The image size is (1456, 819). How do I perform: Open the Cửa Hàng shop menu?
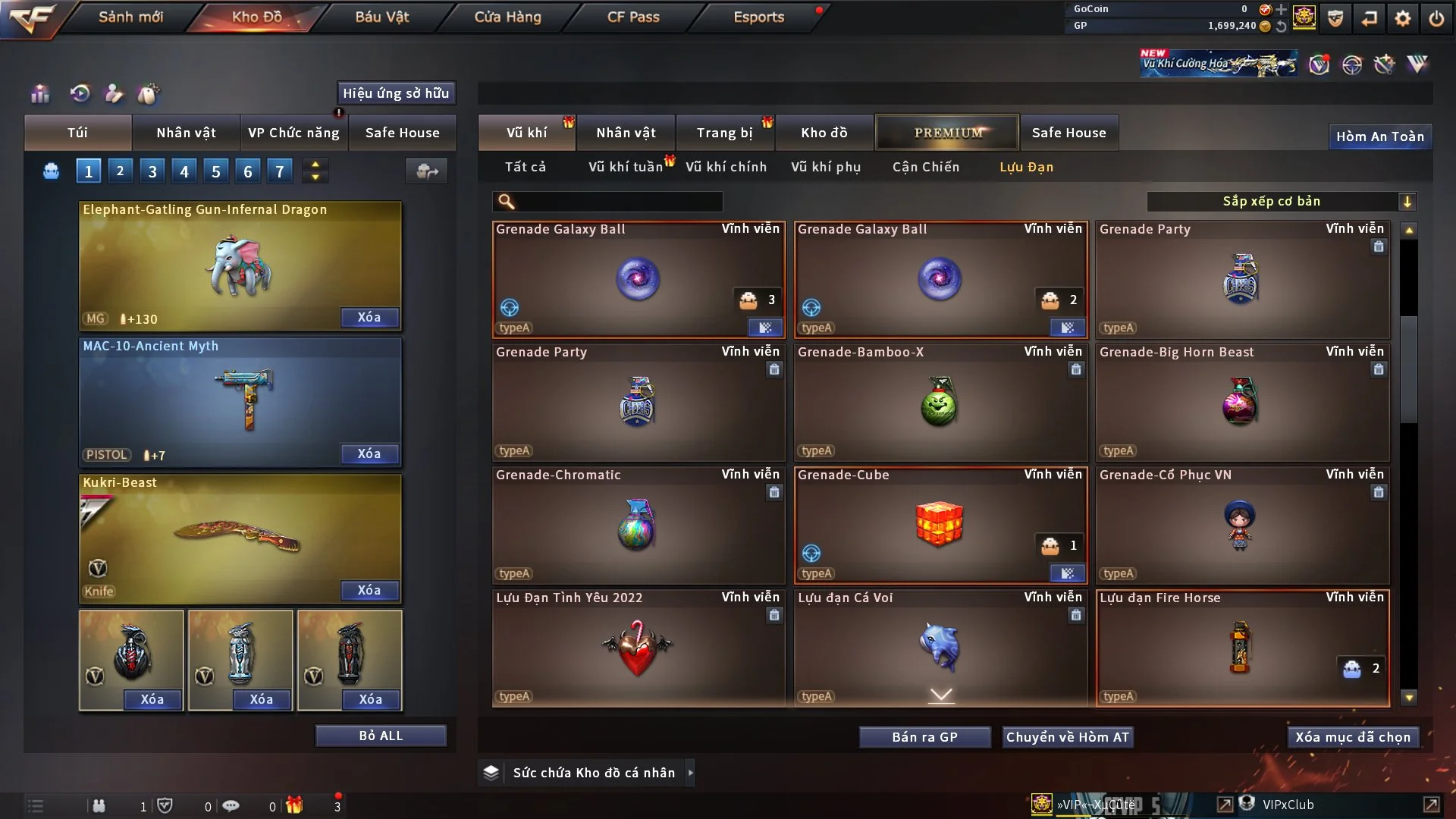click(x=507, y=17)
